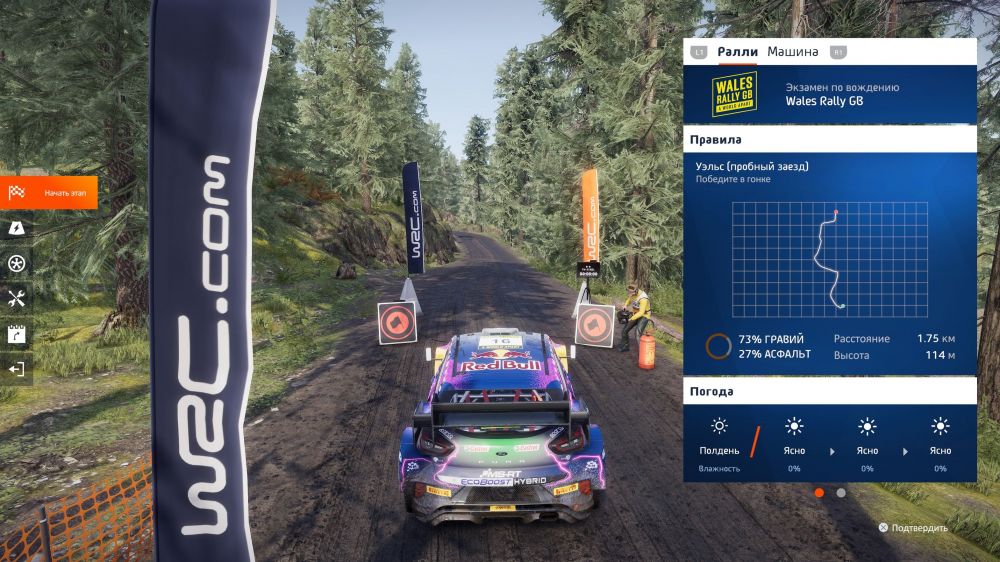Viewport: 1000px width, 562px height.
Task: Click the stage route map grid
Action: [829, 259]
